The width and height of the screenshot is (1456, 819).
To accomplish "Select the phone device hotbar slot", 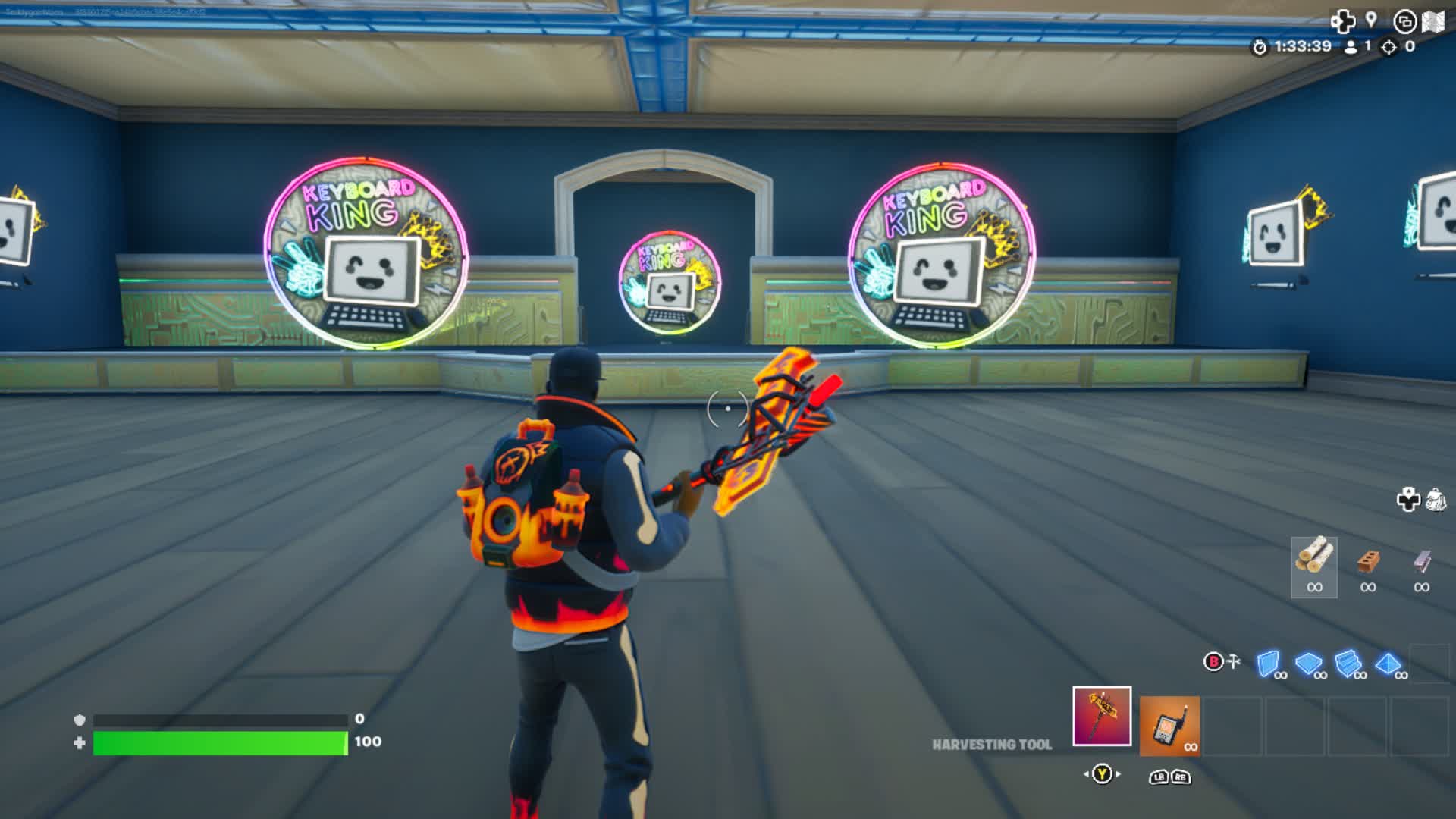I will [x=1169, y=726].
